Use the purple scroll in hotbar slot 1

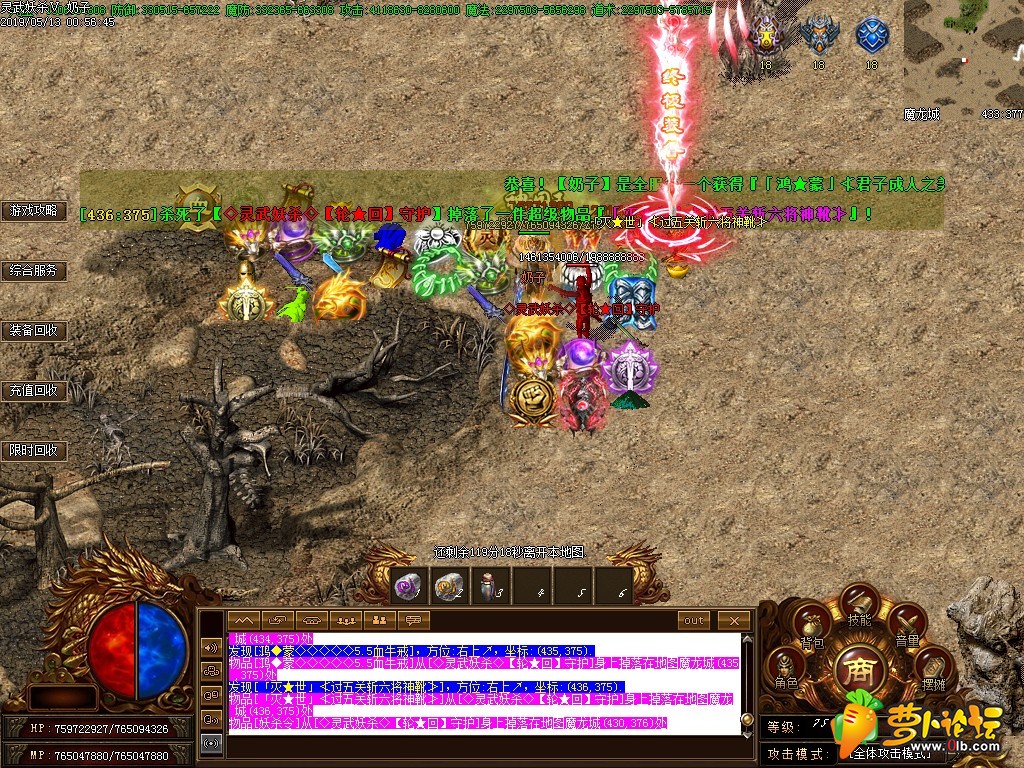point(406,587)
